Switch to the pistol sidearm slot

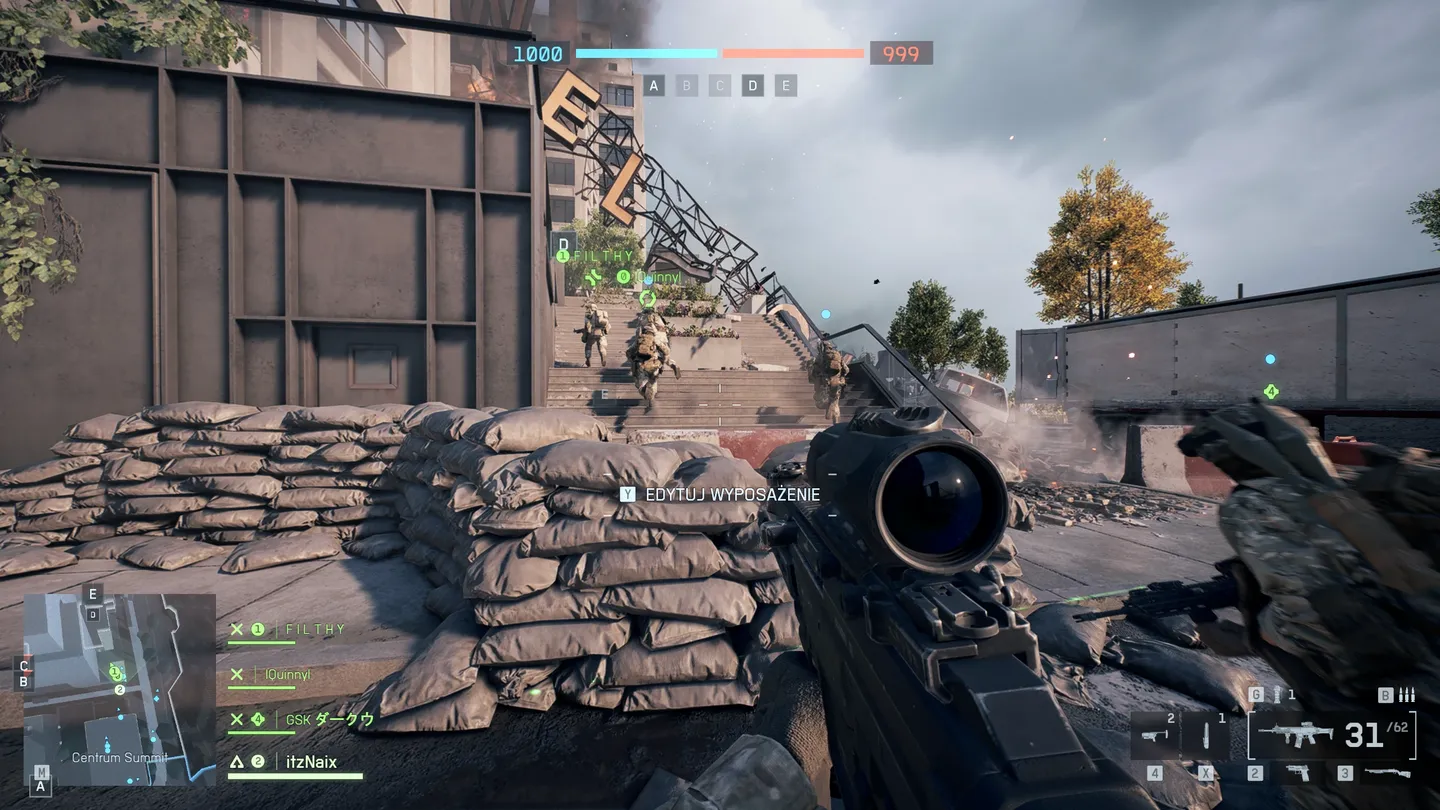click(1297, 772)
